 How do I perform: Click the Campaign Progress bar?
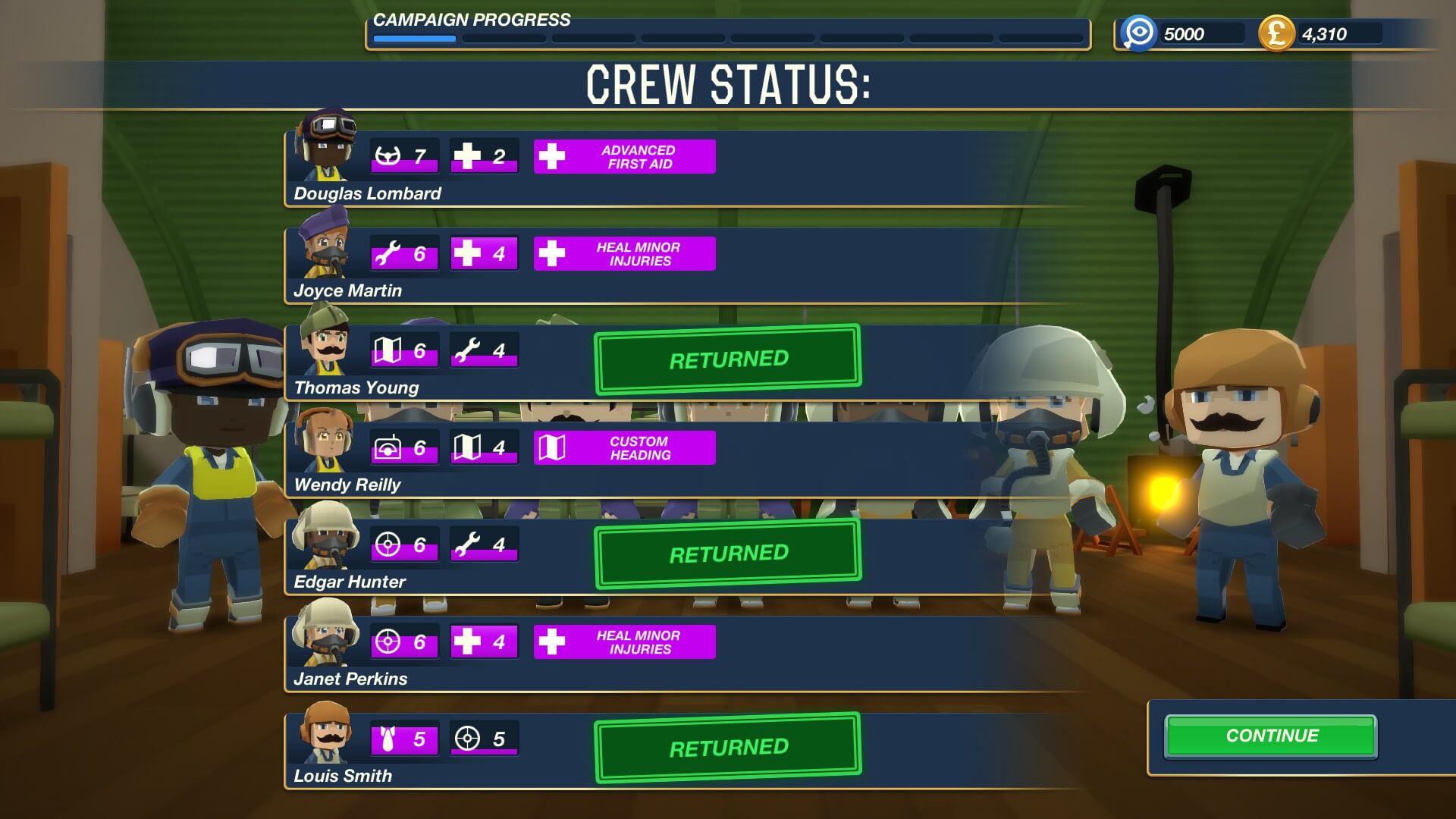point(727,38)
